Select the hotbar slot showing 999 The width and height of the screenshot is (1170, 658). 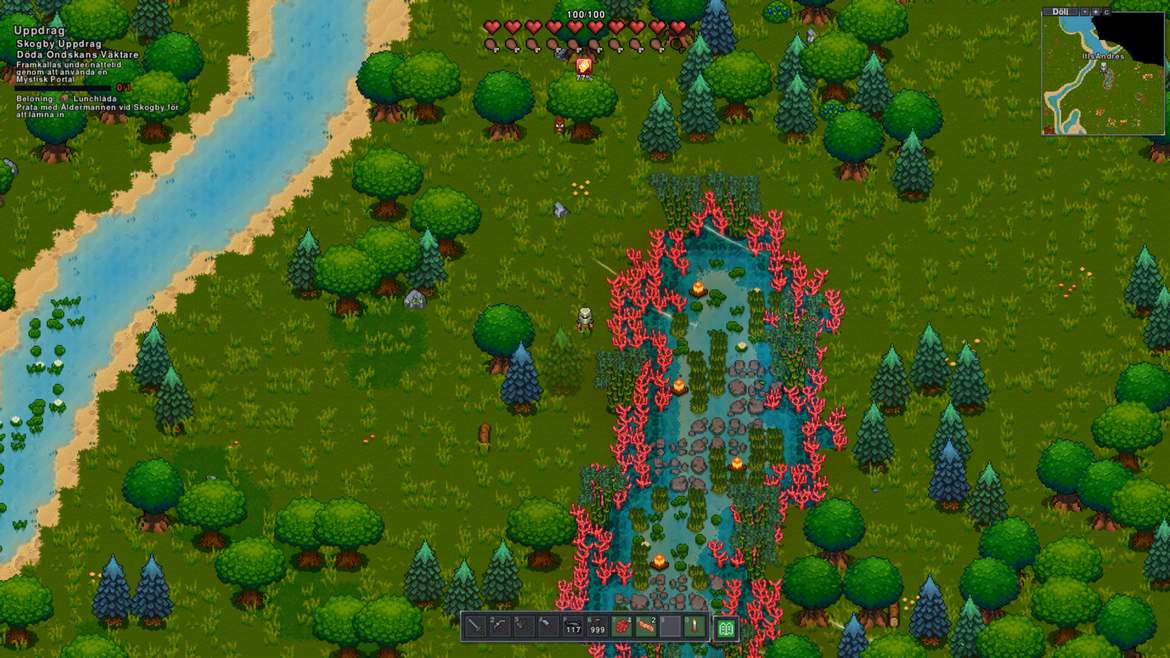[597, 627]
